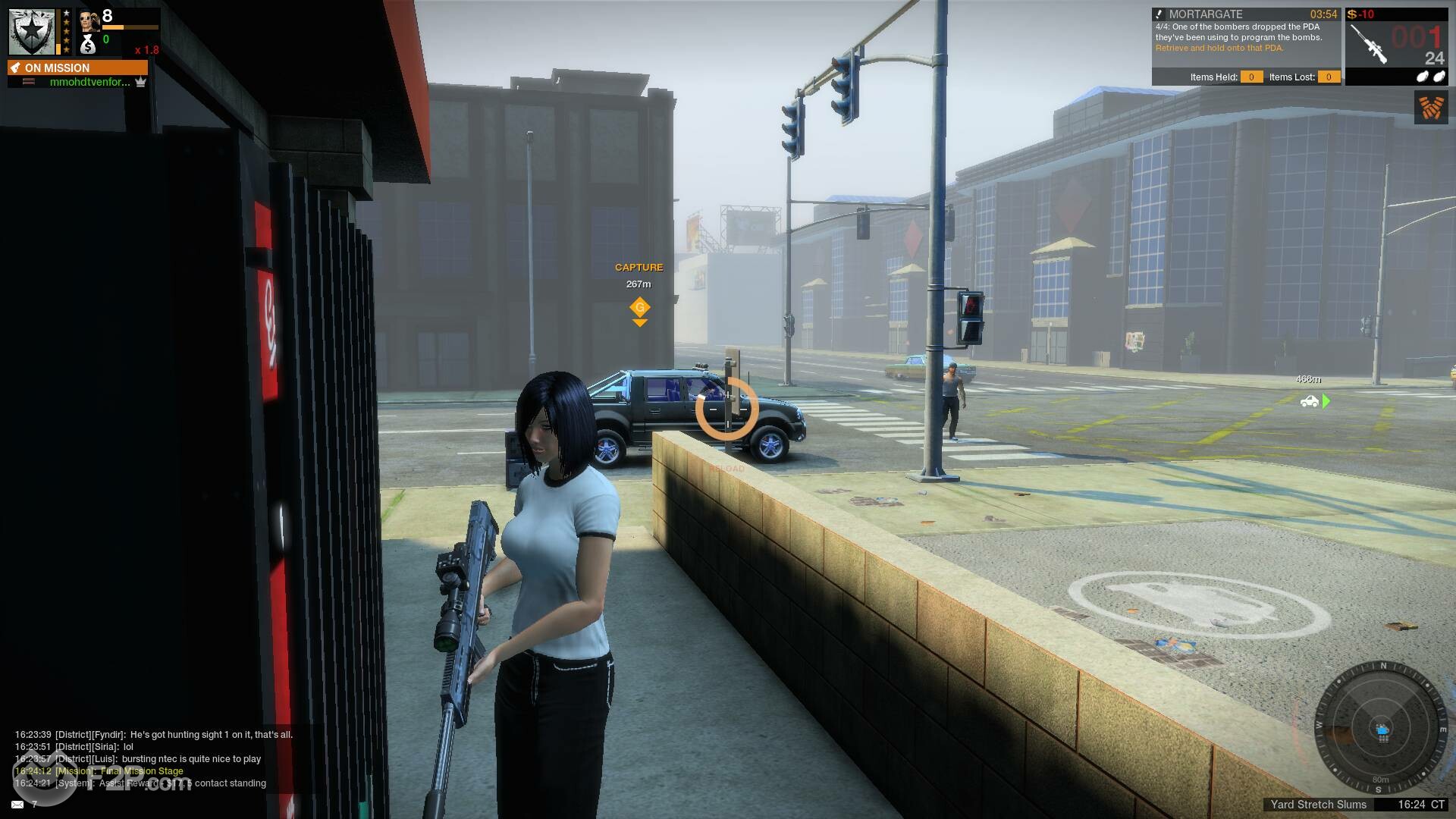
Task: Open the ON MISSION status banner
Action: [77, 67]
